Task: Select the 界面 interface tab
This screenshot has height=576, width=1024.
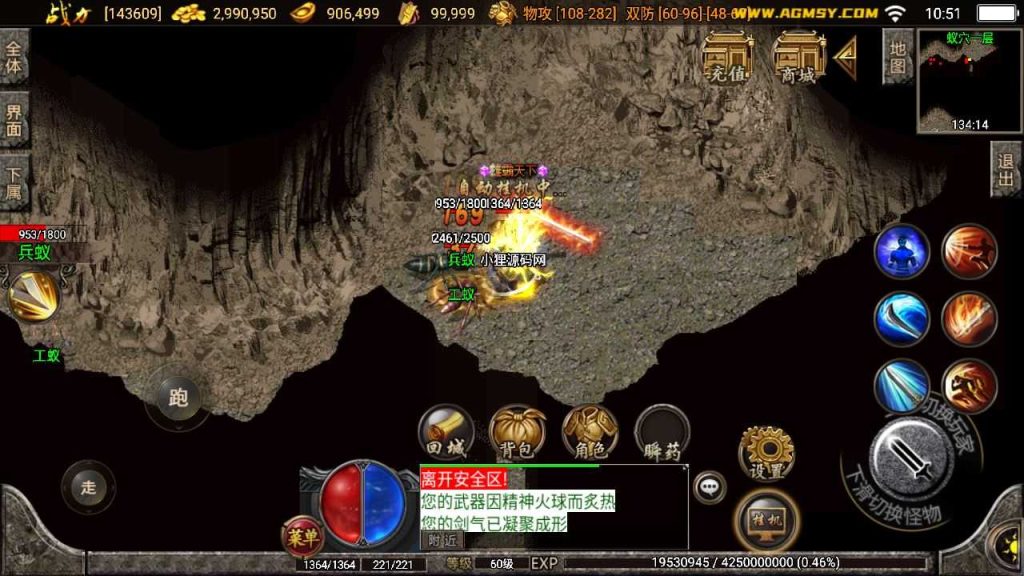Action: pyautogui.click(x=14, y=120)
